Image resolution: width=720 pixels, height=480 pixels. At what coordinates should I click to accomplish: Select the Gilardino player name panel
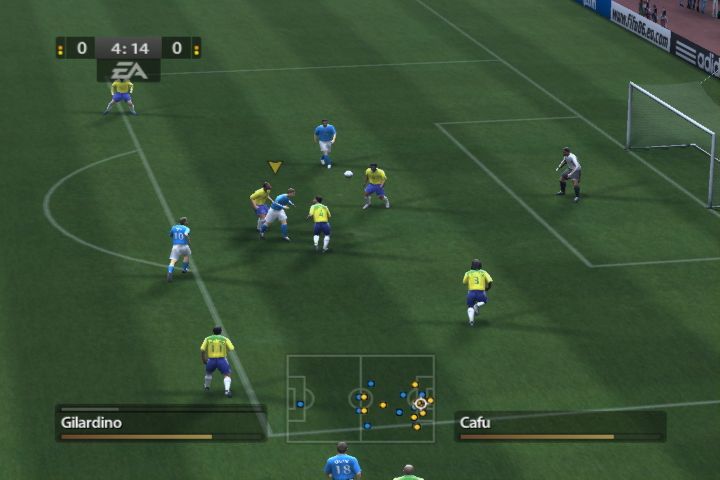pyautogui.click(x=160, y=423)
